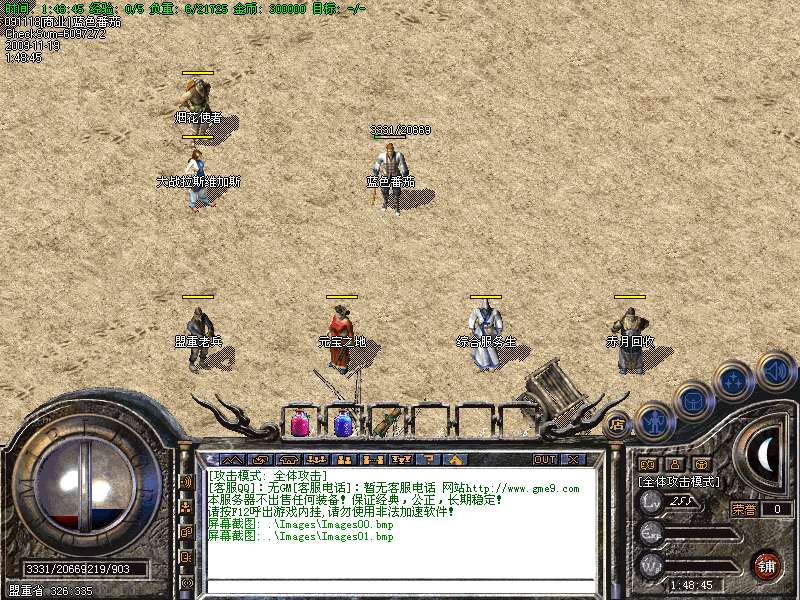
Task: Click the OUT button above chat
Action: [544, 460]
